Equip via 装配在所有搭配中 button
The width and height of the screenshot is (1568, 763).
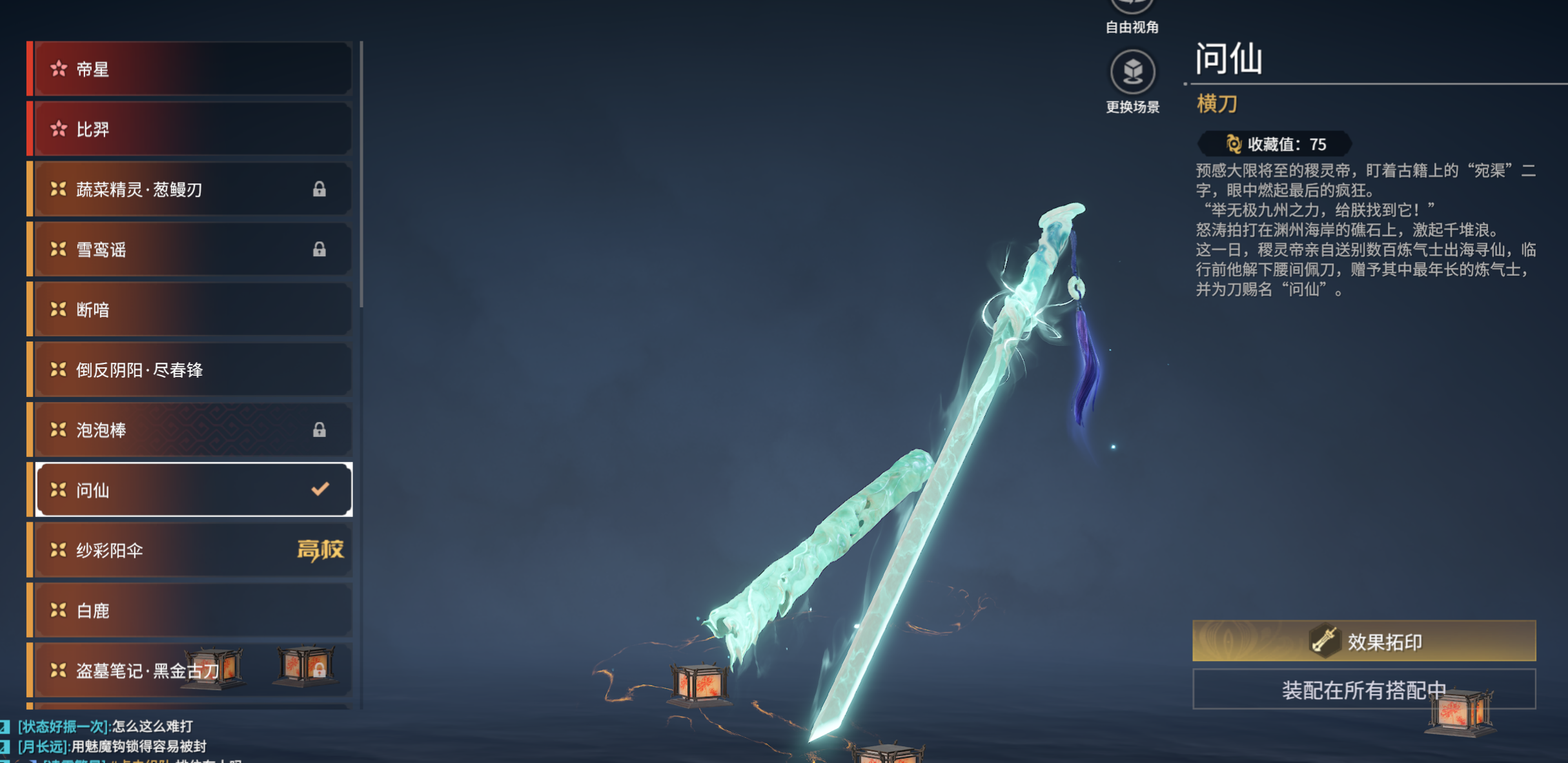click(x=1363, y=689)
